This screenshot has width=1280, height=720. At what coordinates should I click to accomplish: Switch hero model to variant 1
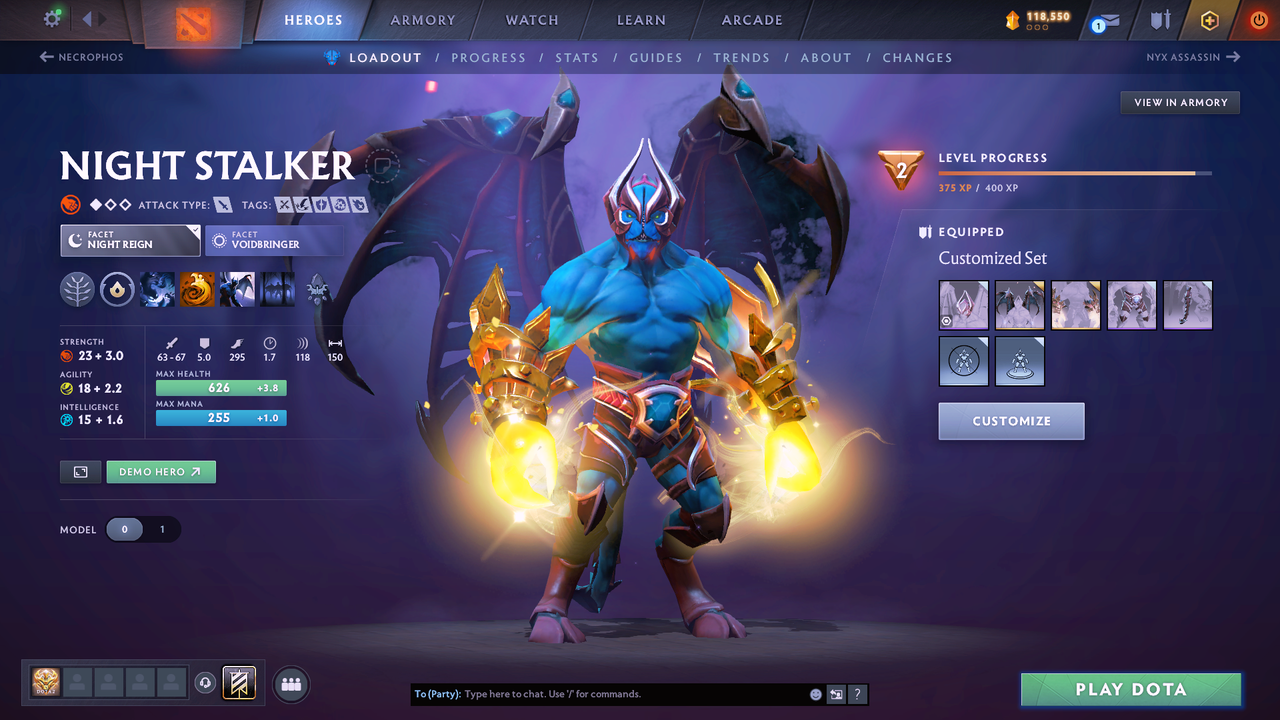pyautogui.click(x=160, y=529)
